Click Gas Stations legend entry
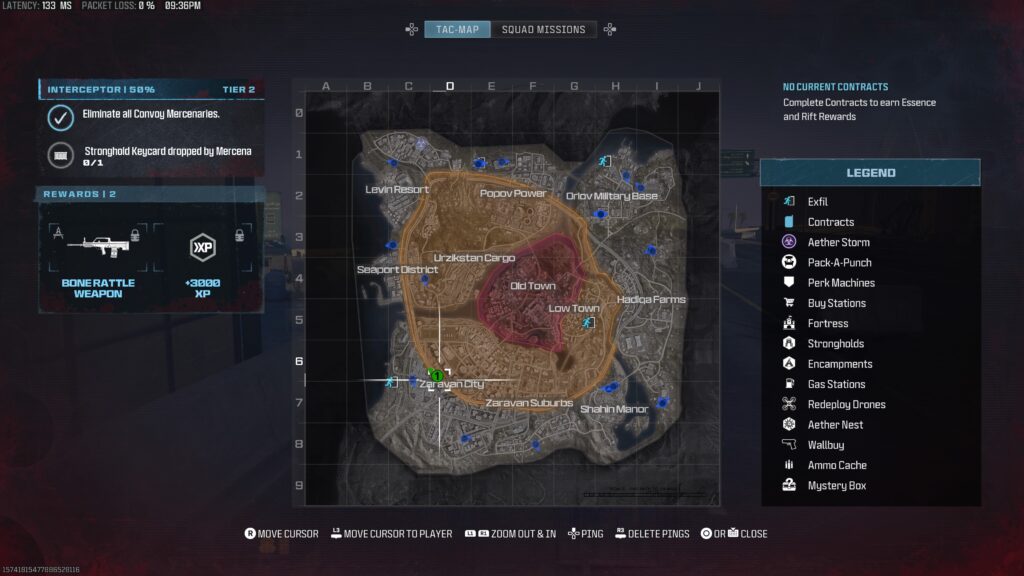1024x576 pixels. point(836,384)
